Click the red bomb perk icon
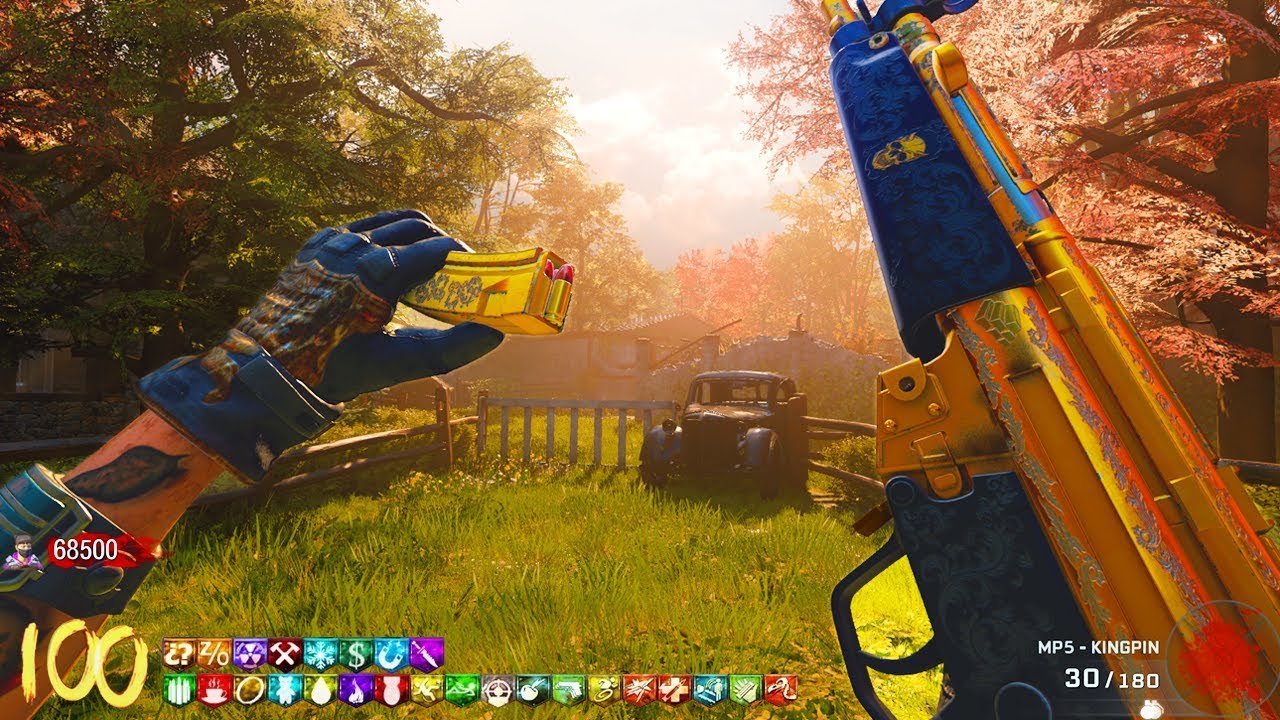The width and height of the screenshot is (1280, 720). [391, 689]
